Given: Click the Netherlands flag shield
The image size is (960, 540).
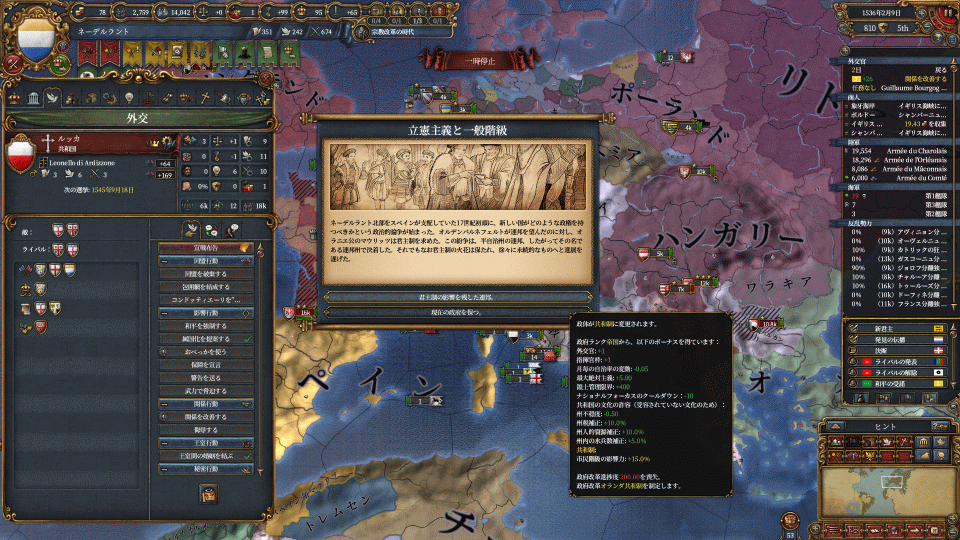Looking at the screenshot, I should [x=37, y=36].
